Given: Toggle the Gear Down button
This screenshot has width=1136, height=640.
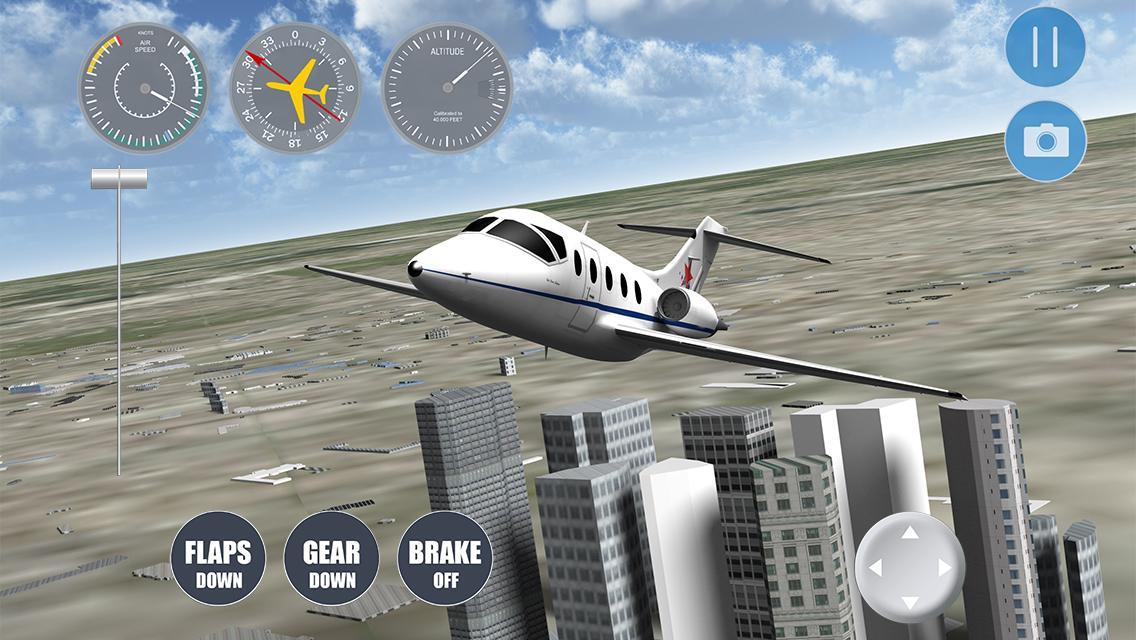Looking at the screenshot, I should 332,562.
